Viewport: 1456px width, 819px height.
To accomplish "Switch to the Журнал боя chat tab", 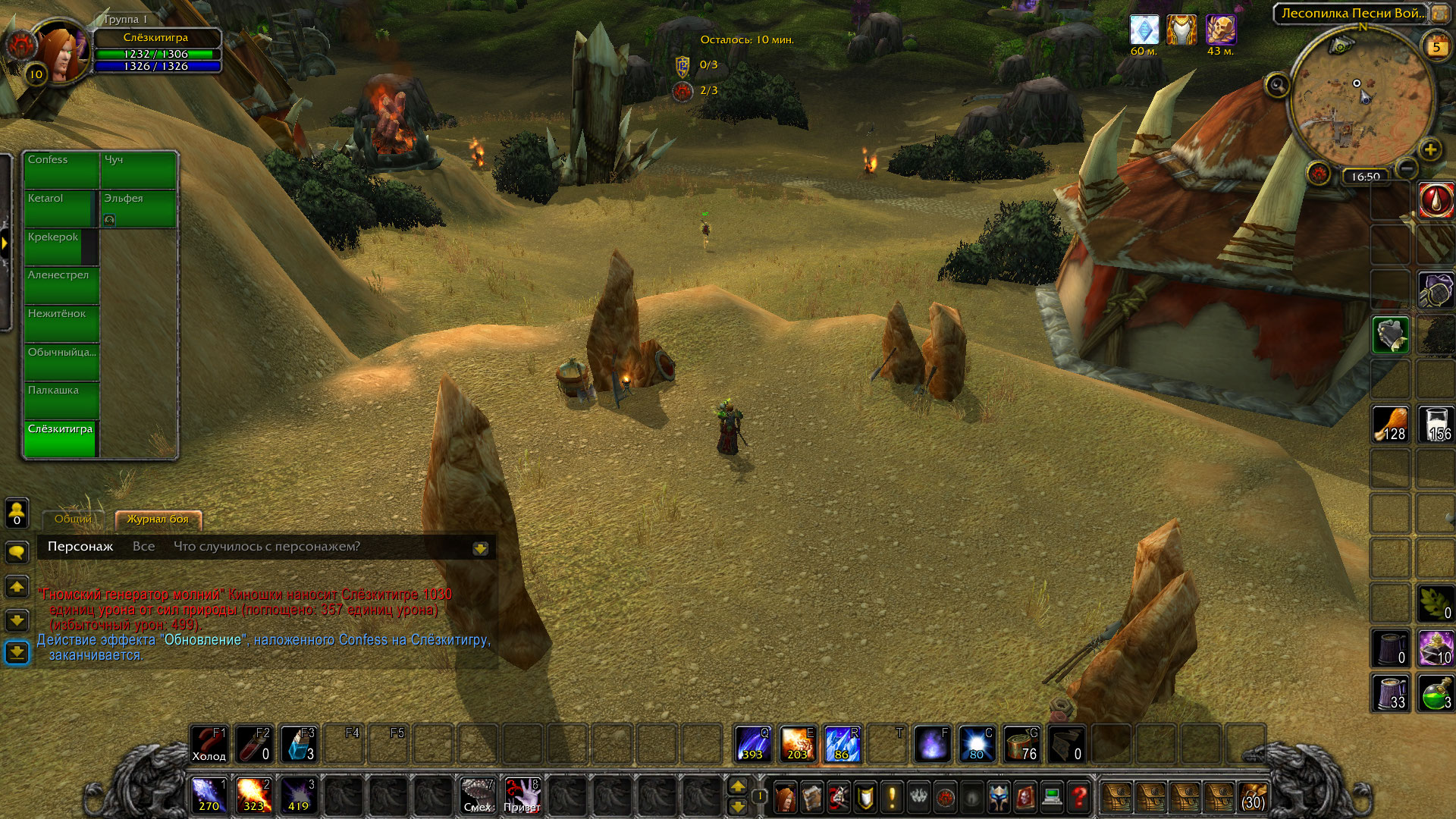I will (x=158, y=519).
